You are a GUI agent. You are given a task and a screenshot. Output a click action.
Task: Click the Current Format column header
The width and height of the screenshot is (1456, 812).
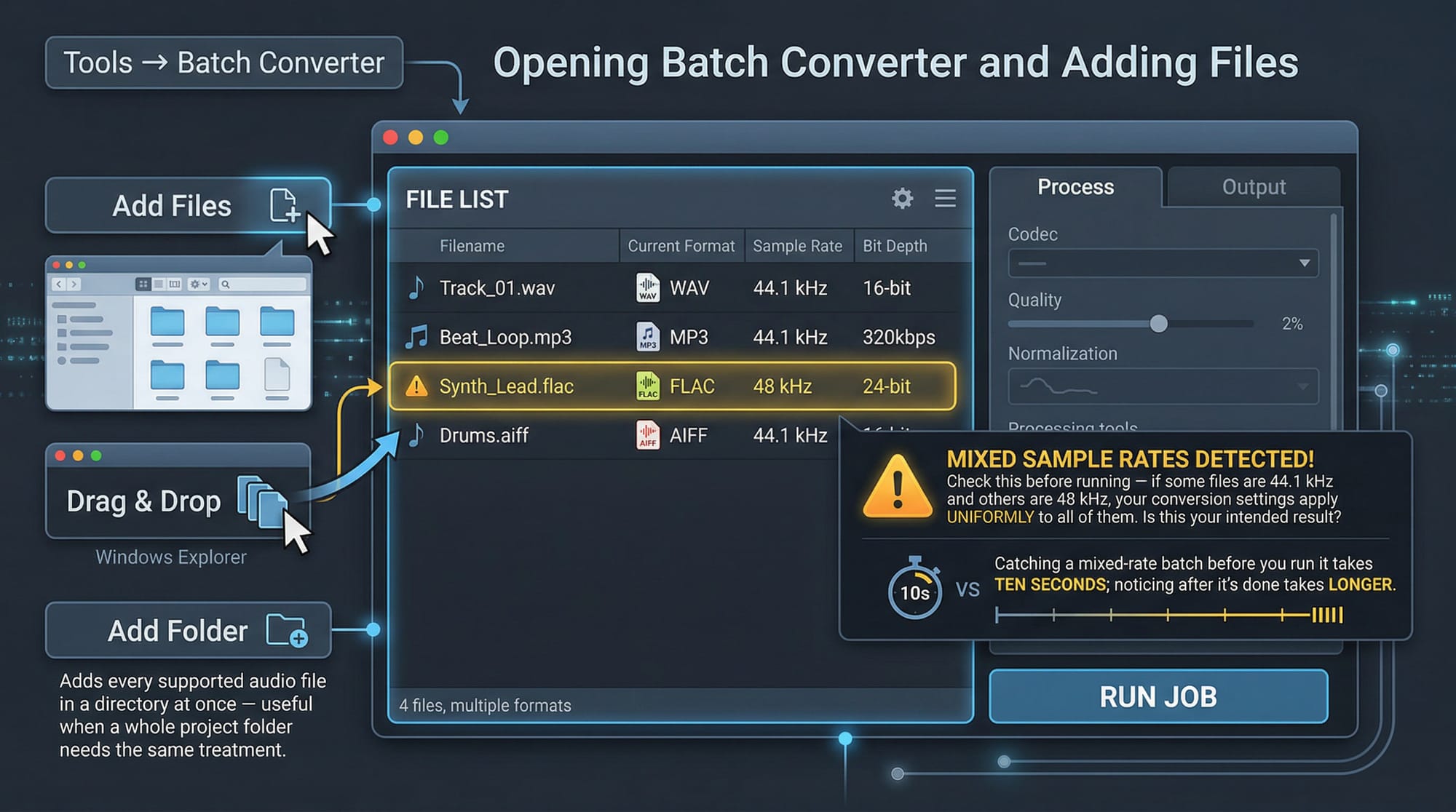681,246
